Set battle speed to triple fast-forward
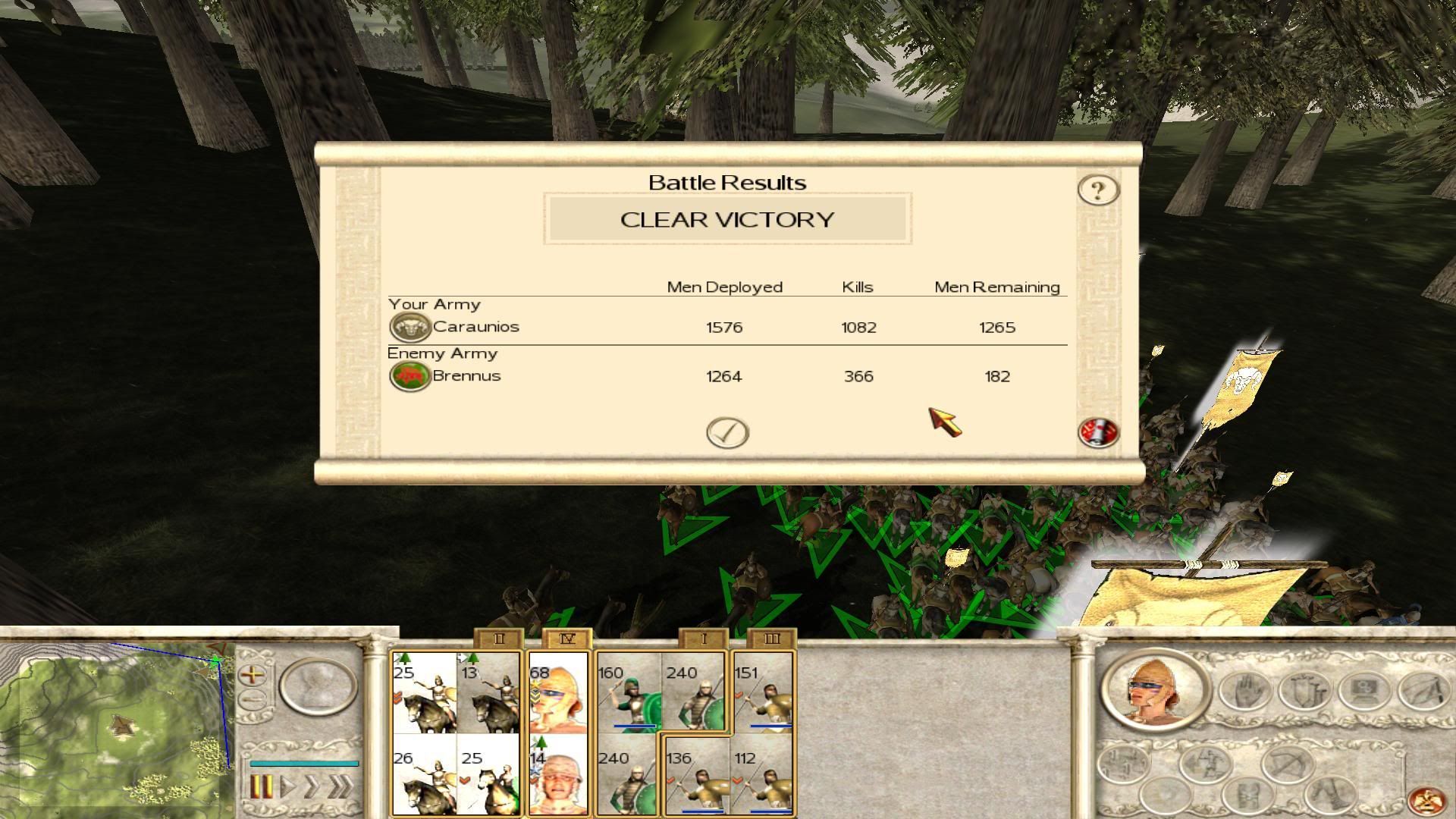 (340, 786)
